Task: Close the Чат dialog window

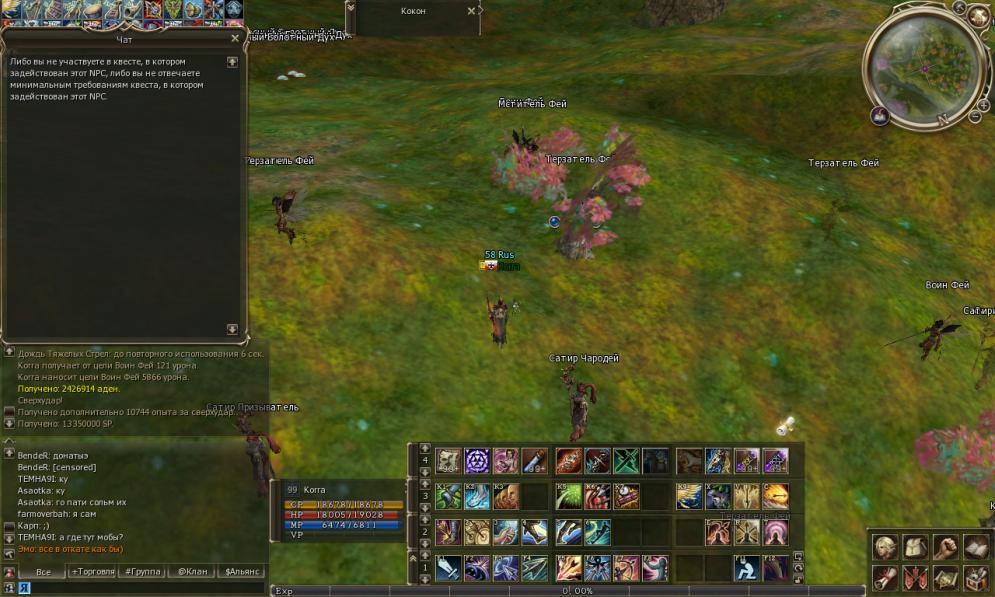Action: coord(235,38)
